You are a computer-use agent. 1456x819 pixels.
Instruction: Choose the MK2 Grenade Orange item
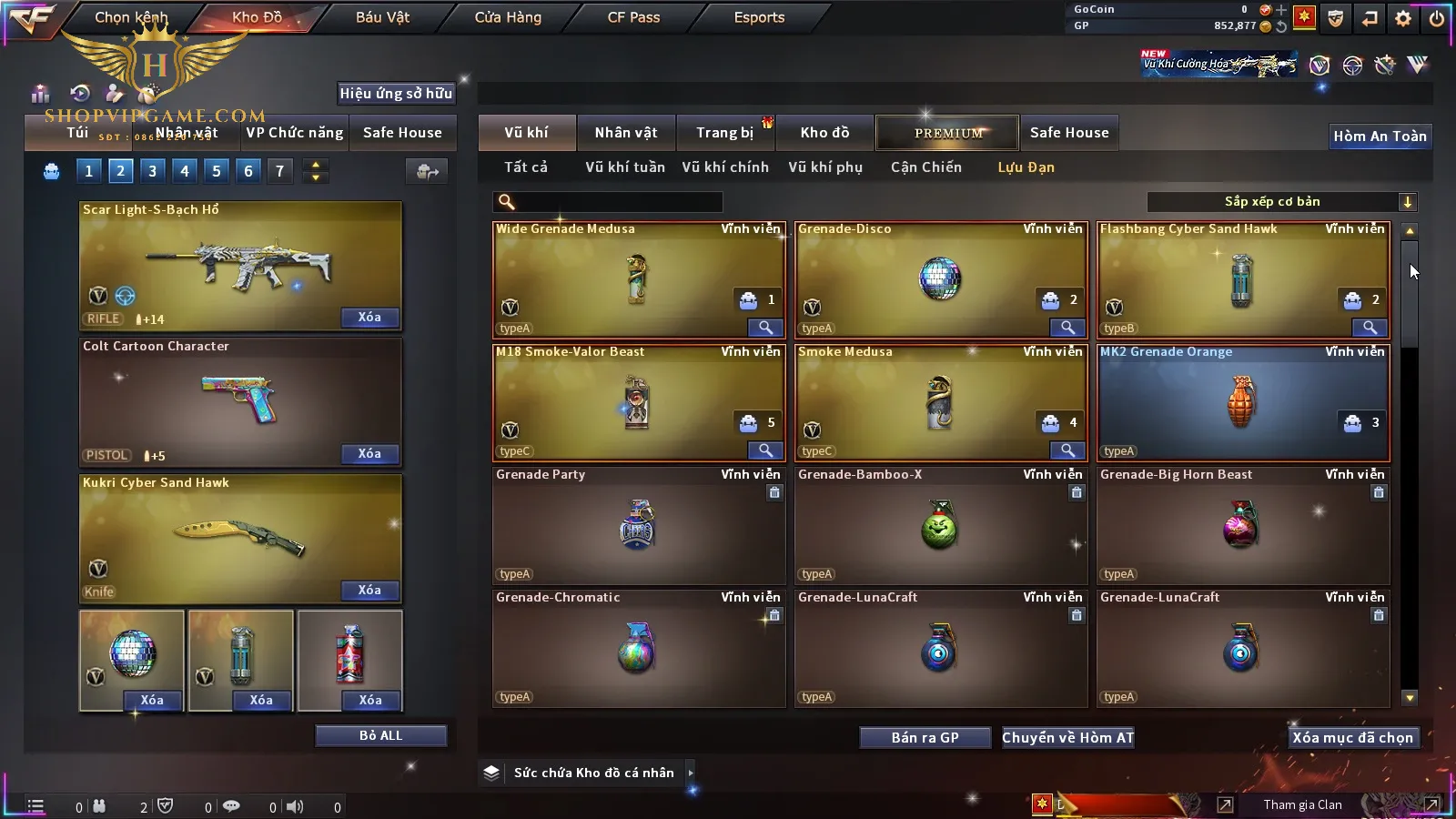coord(1242,403)
